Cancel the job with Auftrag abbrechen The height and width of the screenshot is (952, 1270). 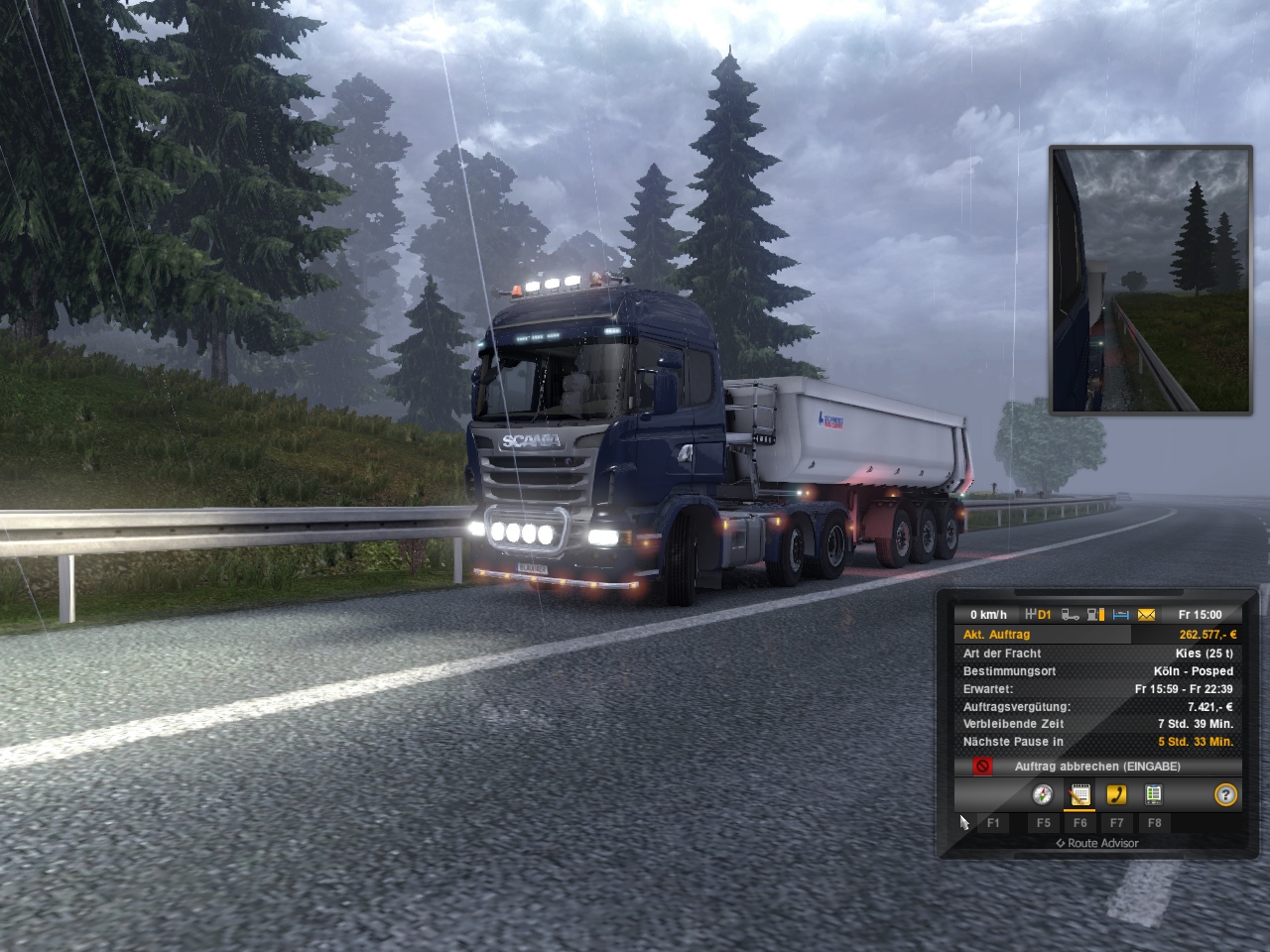point(1096,767)
